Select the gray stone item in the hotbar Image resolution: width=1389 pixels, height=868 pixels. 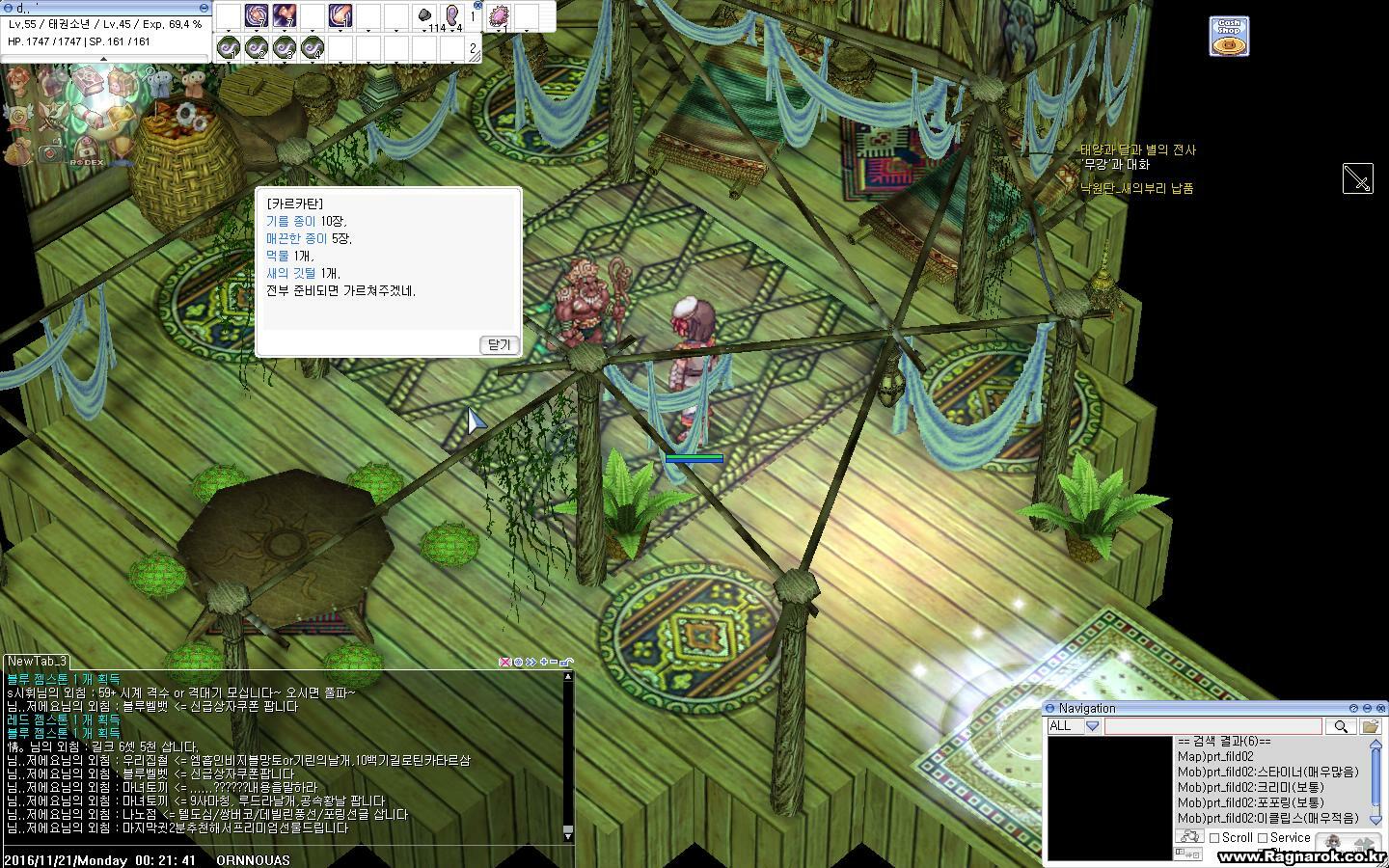424,16
